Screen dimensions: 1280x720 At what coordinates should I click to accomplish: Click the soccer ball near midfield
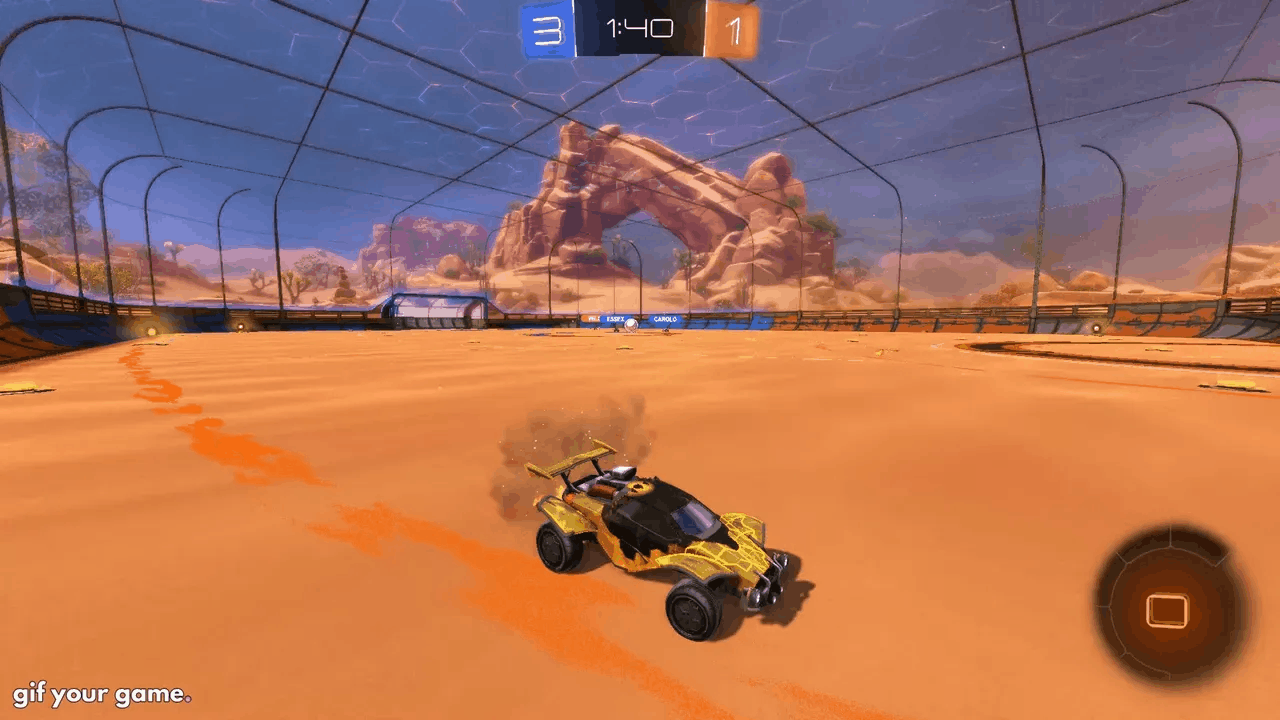click(630, 325)
